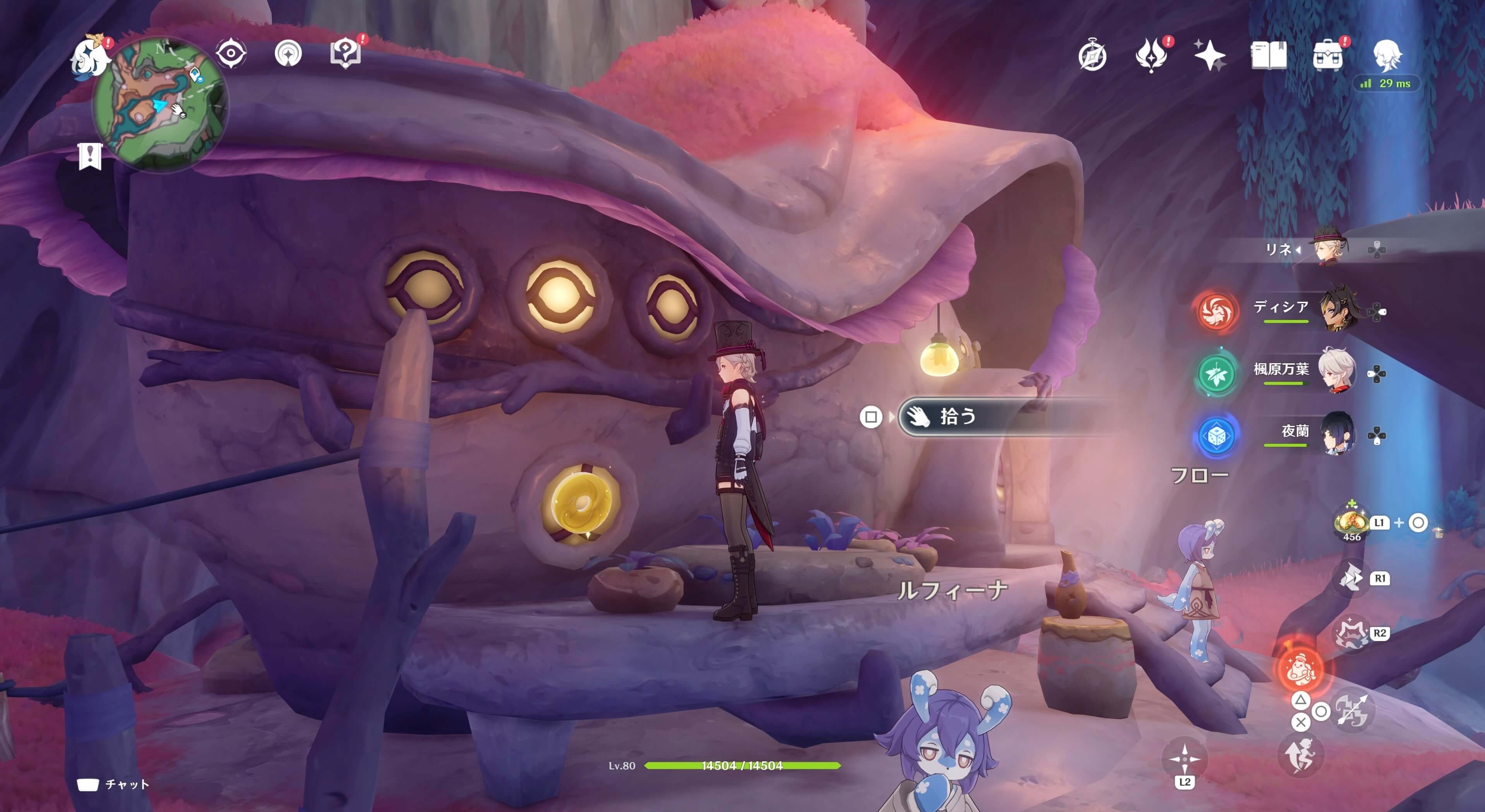This screenshot has height=812, width=1485.
Task: Open the question-mark tutorial icon
Action: tap(345, 54)
